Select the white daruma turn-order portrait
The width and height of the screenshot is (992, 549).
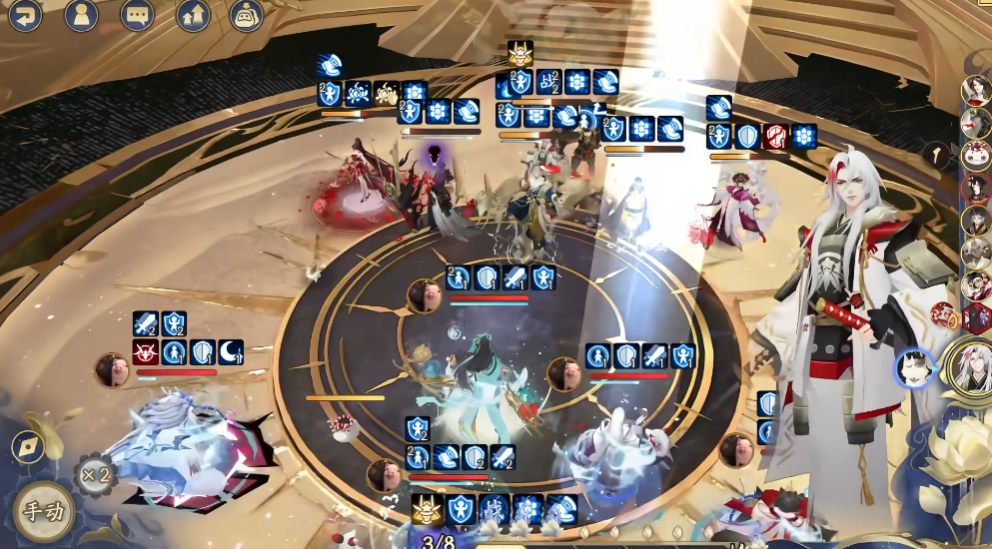tap(976, 155)
